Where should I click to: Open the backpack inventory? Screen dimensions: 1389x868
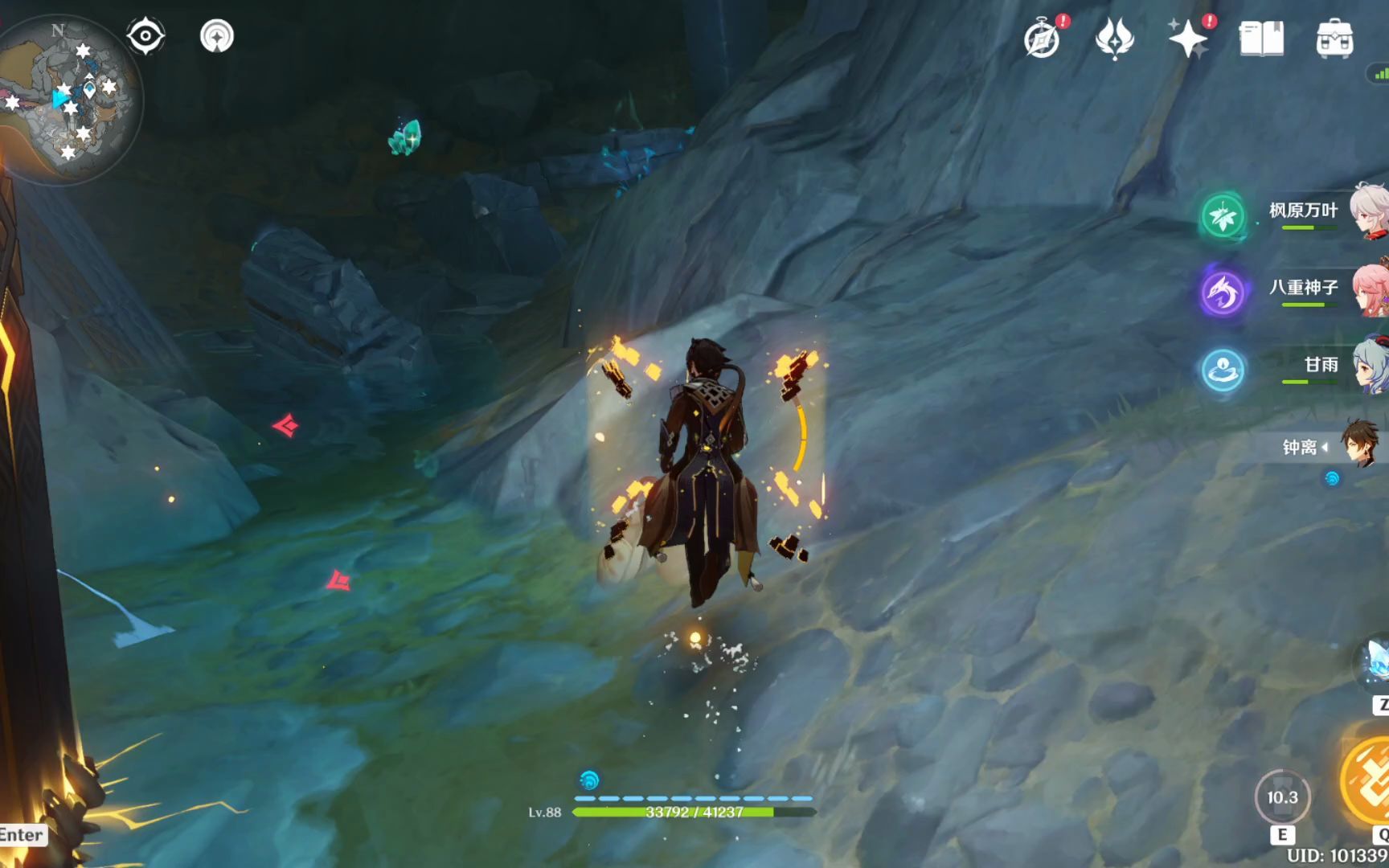(1334, 39)
